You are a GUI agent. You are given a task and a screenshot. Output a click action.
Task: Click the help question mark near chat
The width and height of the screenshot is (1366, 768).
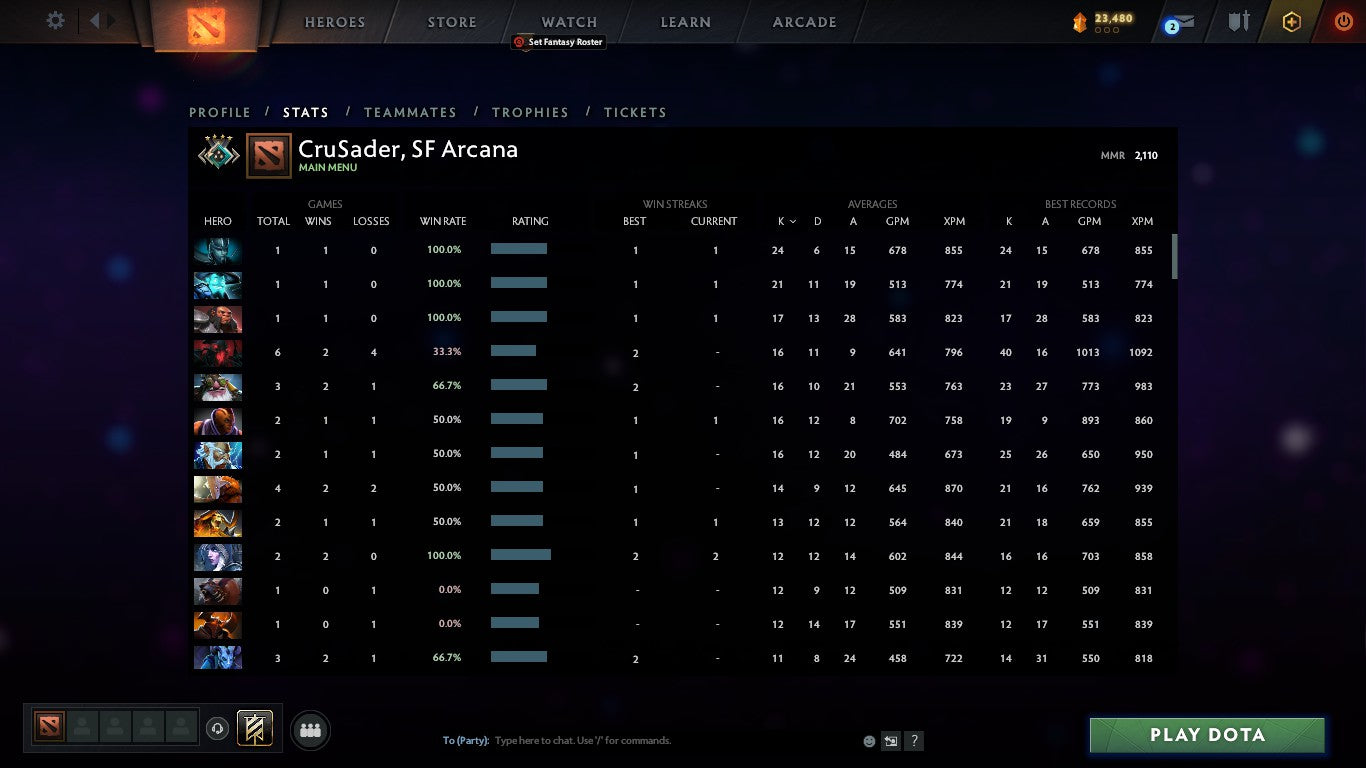pos(913,740)
